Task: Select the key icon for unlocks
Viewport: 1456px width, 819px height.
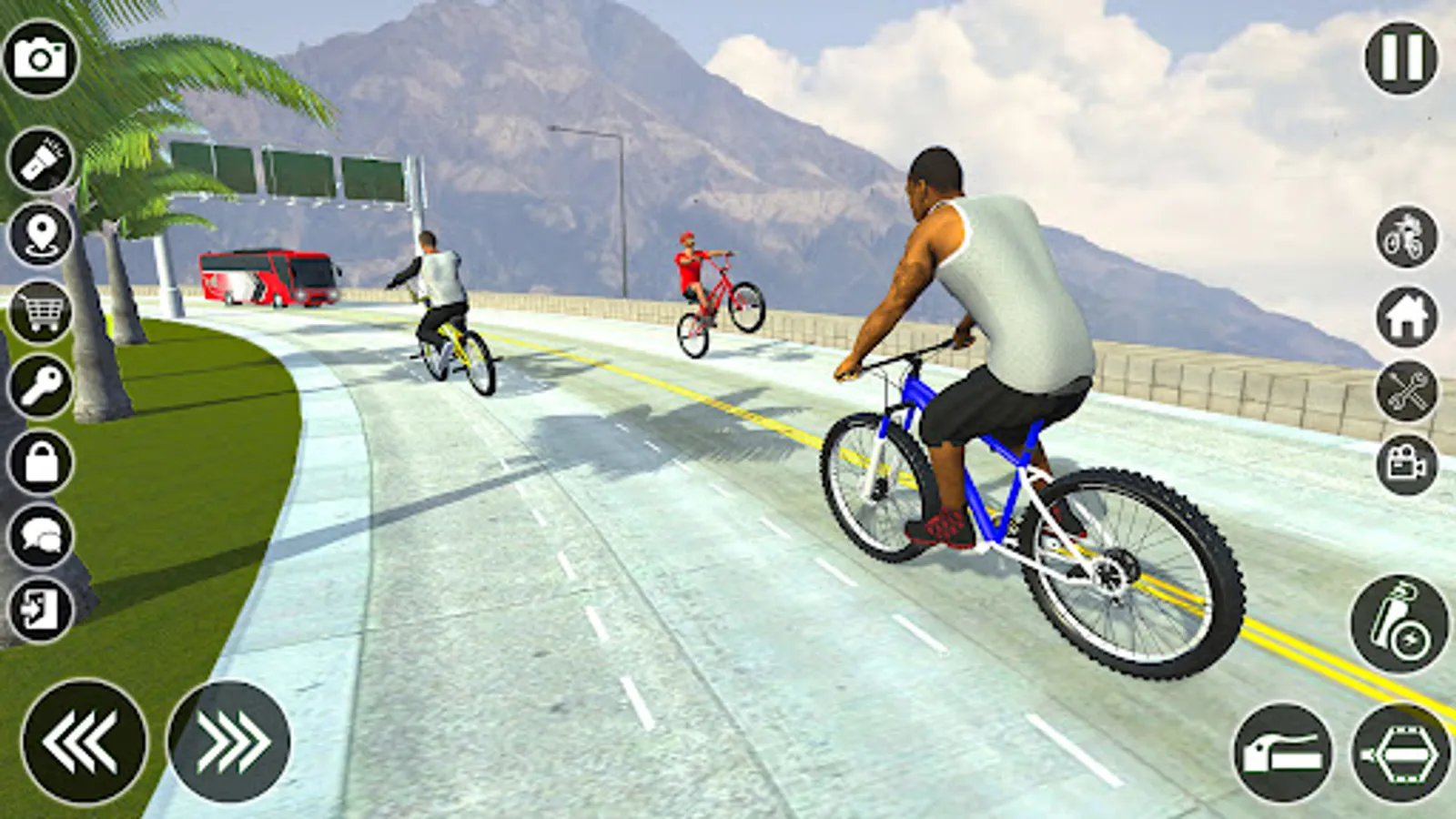Action: coord(40,388)
